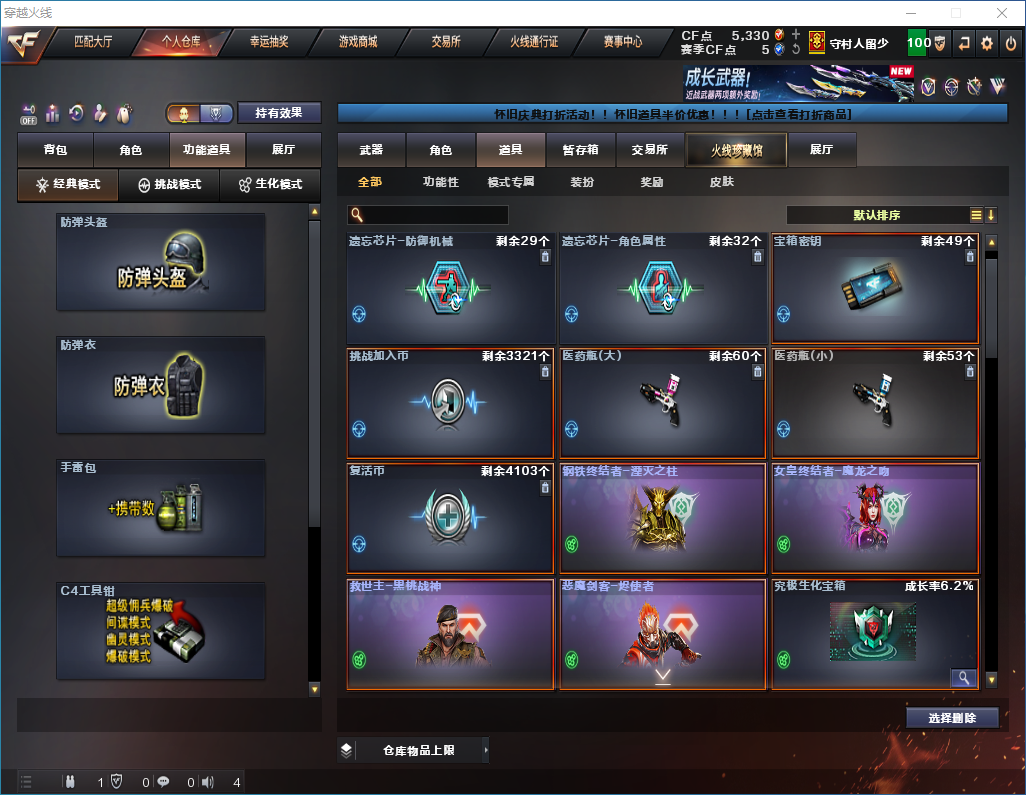Switch to 生化模式 tab
The height and width of the screenshot is (795, 1026).
click(x=271, y=185)
